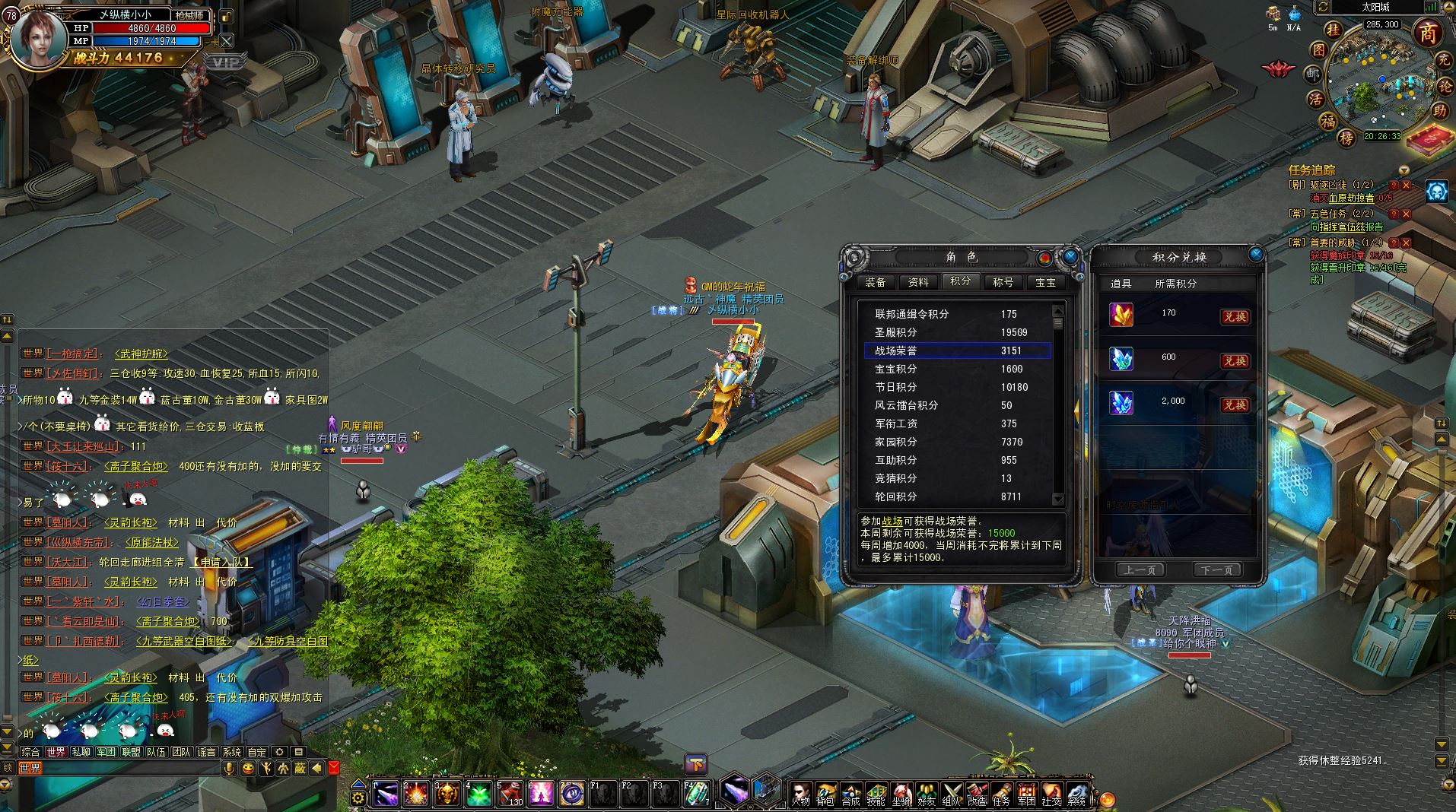This screenshot has height=812, width=1456.
Task: Go to next page with 下一页
Action: click(x=1217, y=569)
